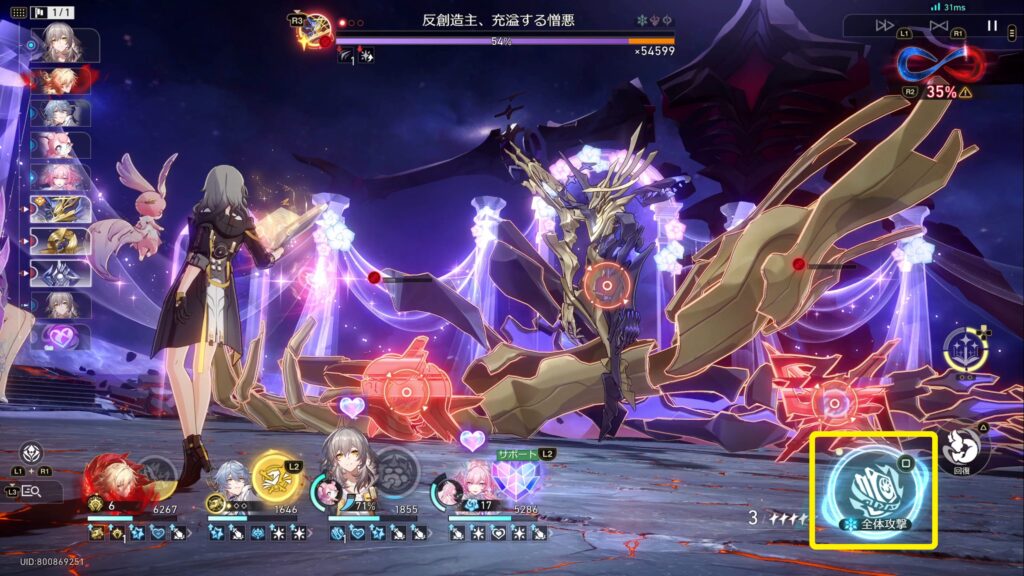Image resolution: width=1024 pixels, height=576 pixels.
Task: Click the red-blue infinity gauge icon
Action: [x=940, y=63]
